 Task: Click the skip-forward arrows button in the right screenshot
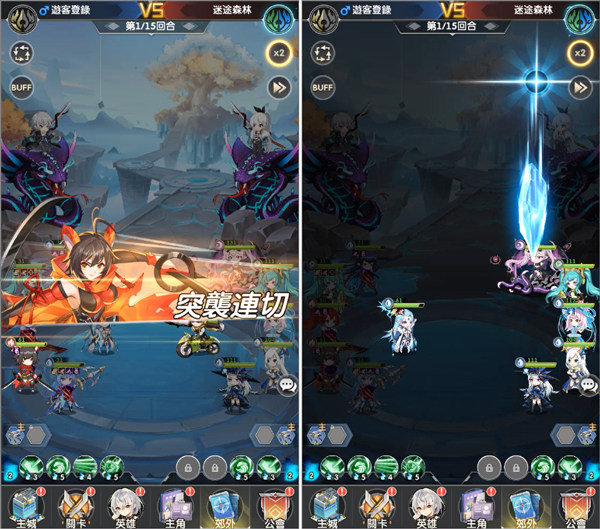(x=579, y=87)
